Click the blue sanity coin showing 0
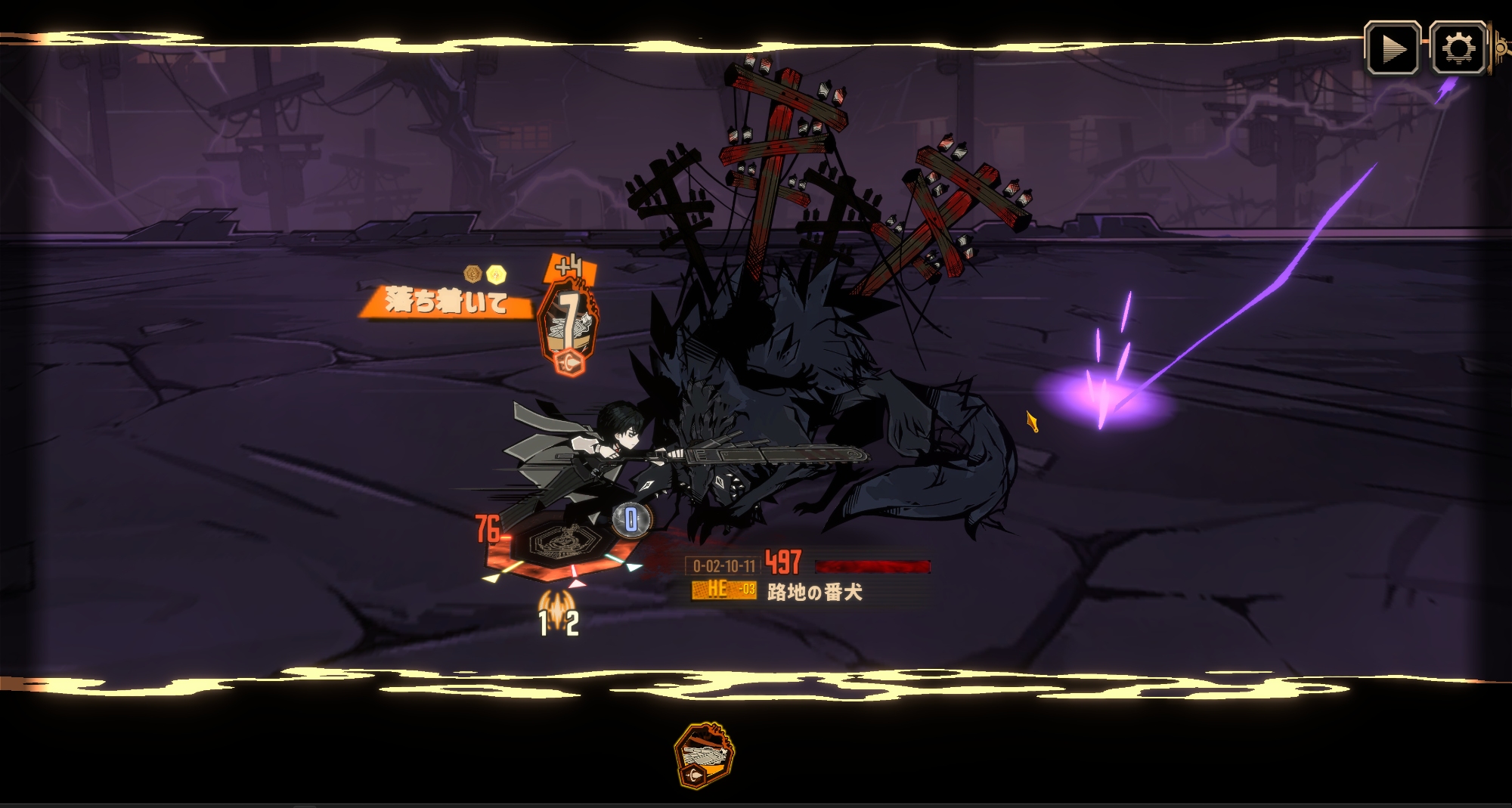 pos(631,519)
